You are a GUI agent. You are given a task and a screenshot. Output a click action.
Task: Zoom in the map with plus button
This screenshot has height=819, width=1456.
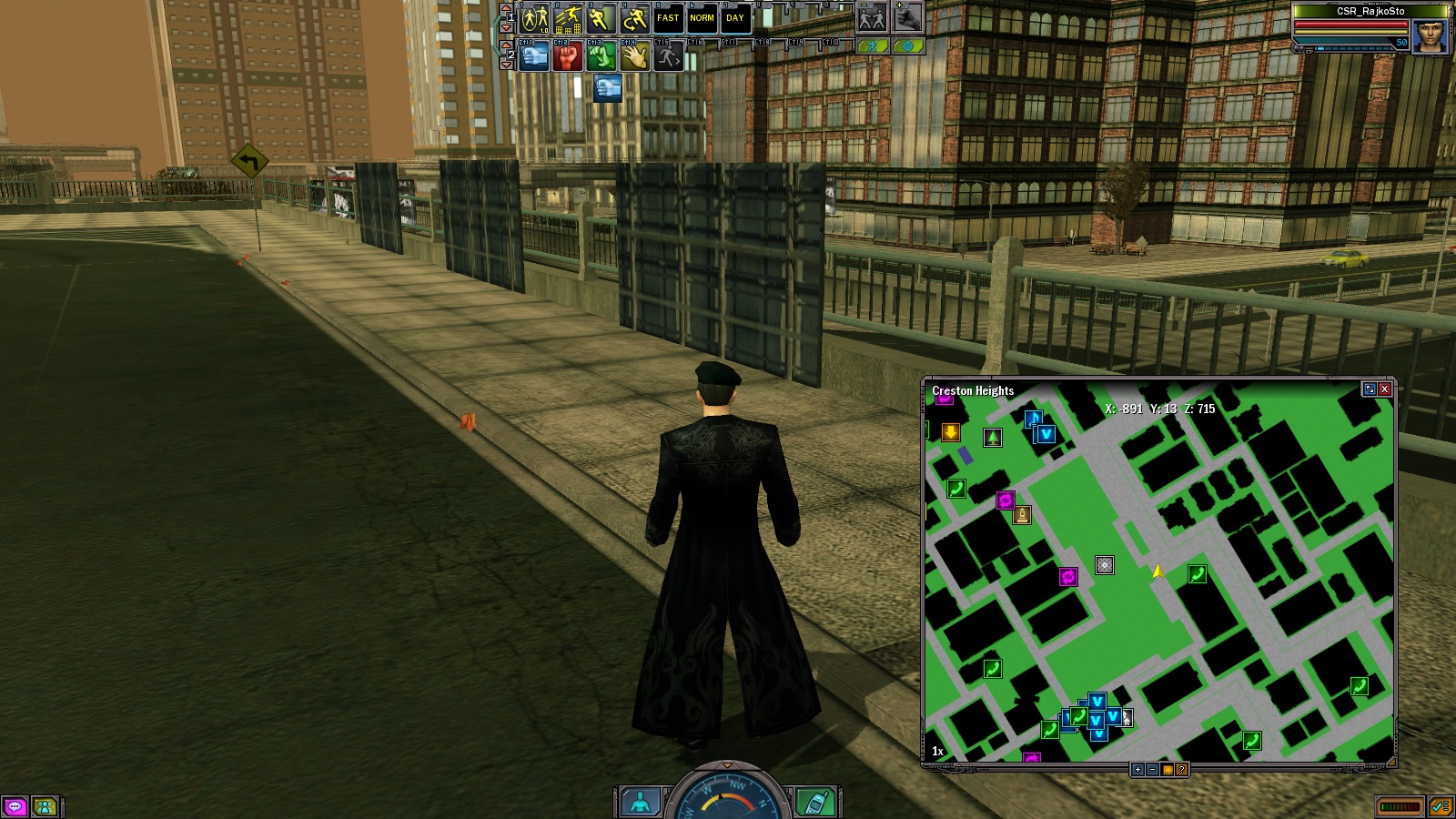[1137, 770]
